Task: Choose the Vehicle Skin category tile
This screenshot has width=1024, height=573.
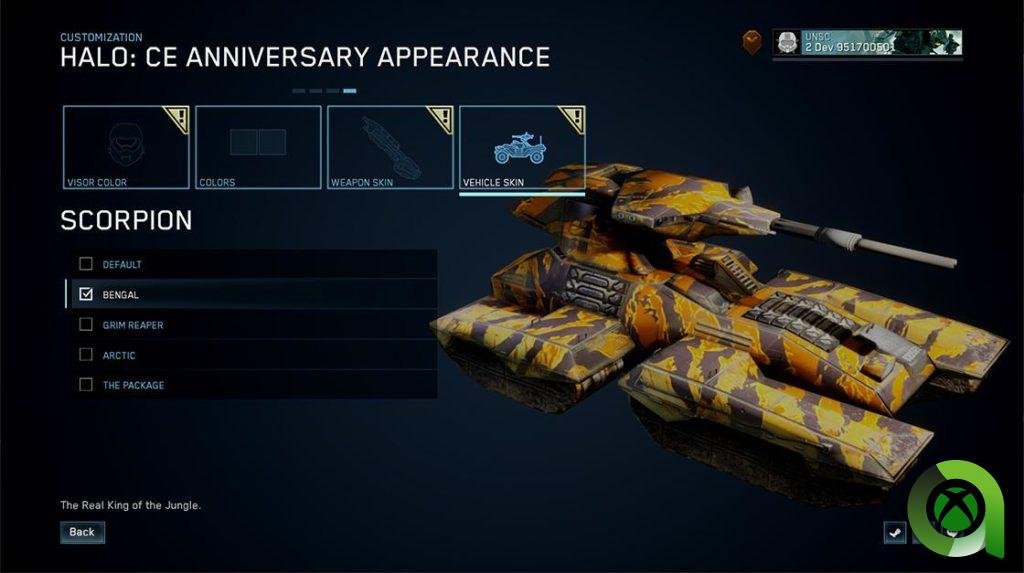Action: (x=522, y=147)
